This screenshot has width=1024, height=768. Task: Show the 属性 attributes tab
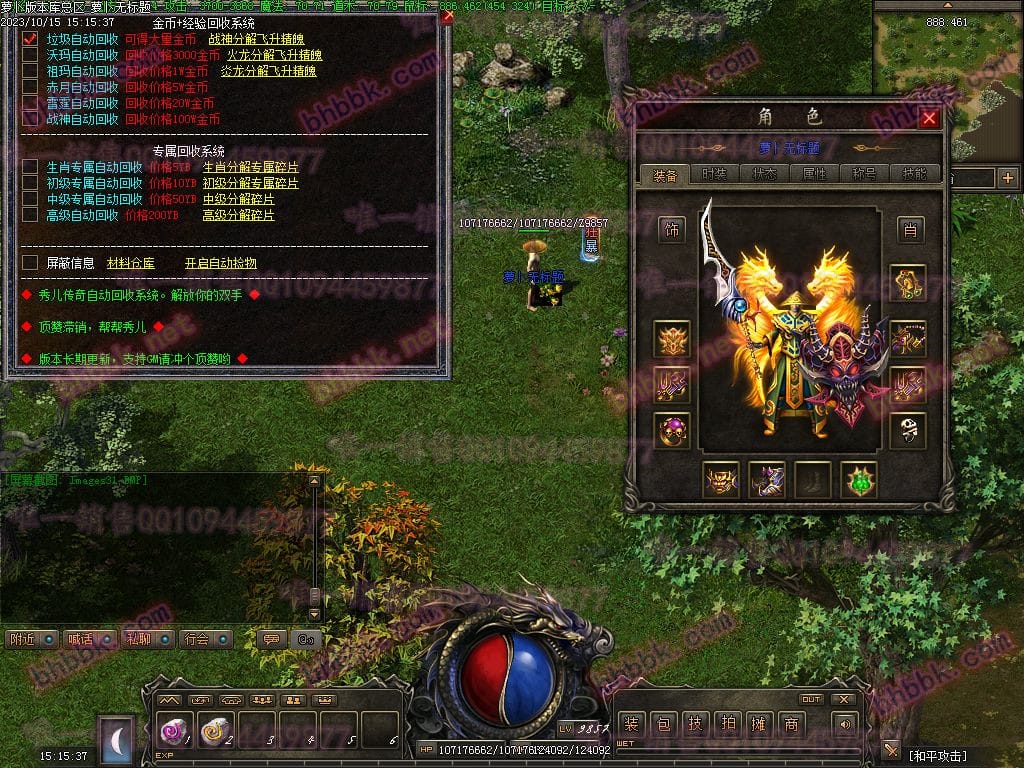[x=814, y=174]
